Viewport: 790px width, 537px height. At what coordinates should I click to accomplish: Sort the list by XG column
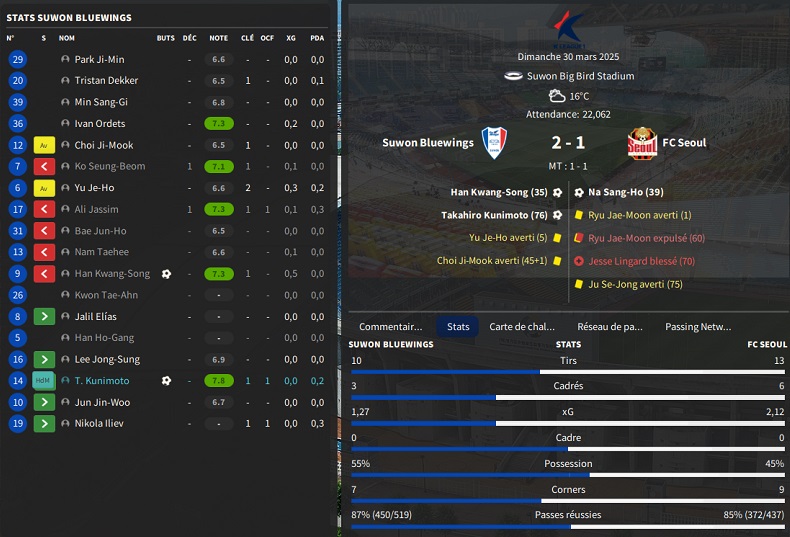click(290, 38)
